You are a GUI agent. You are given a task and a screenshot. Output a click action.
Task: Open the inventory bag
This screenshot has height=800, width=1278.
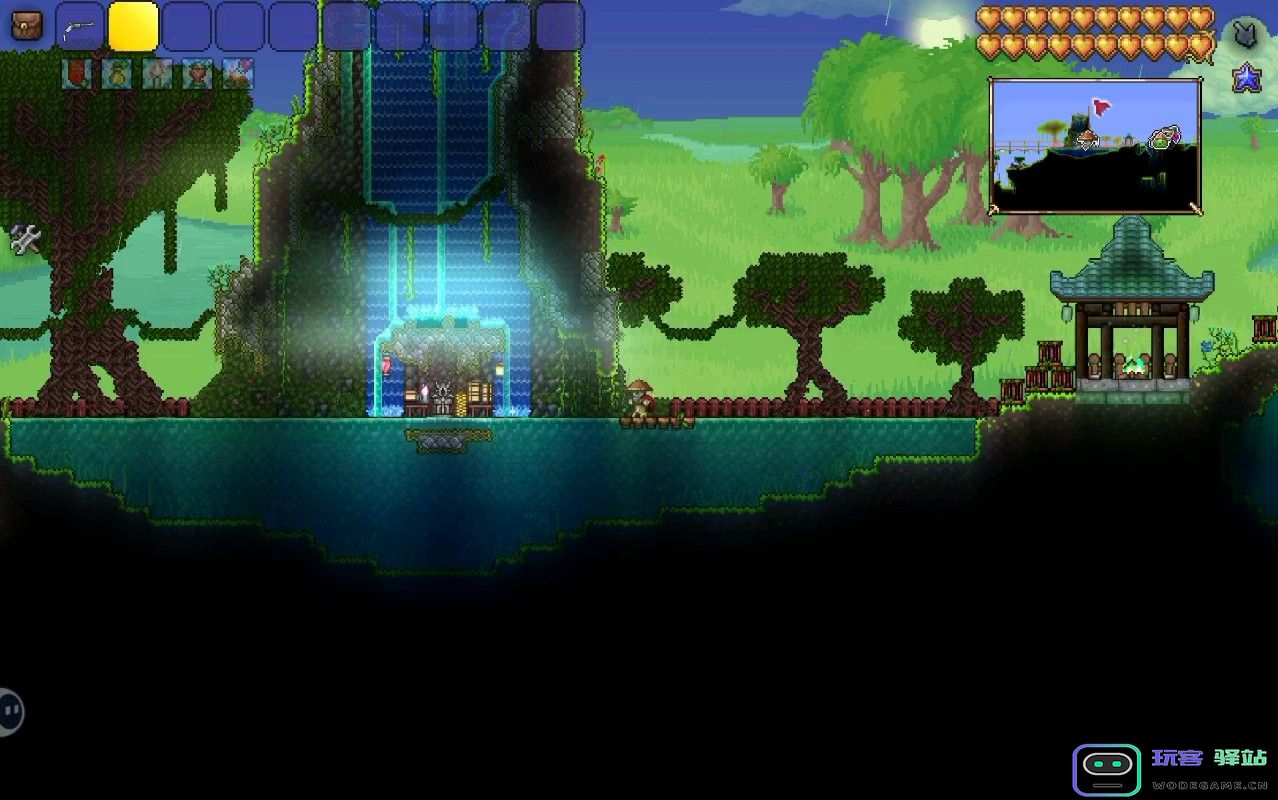pos(26,26)
